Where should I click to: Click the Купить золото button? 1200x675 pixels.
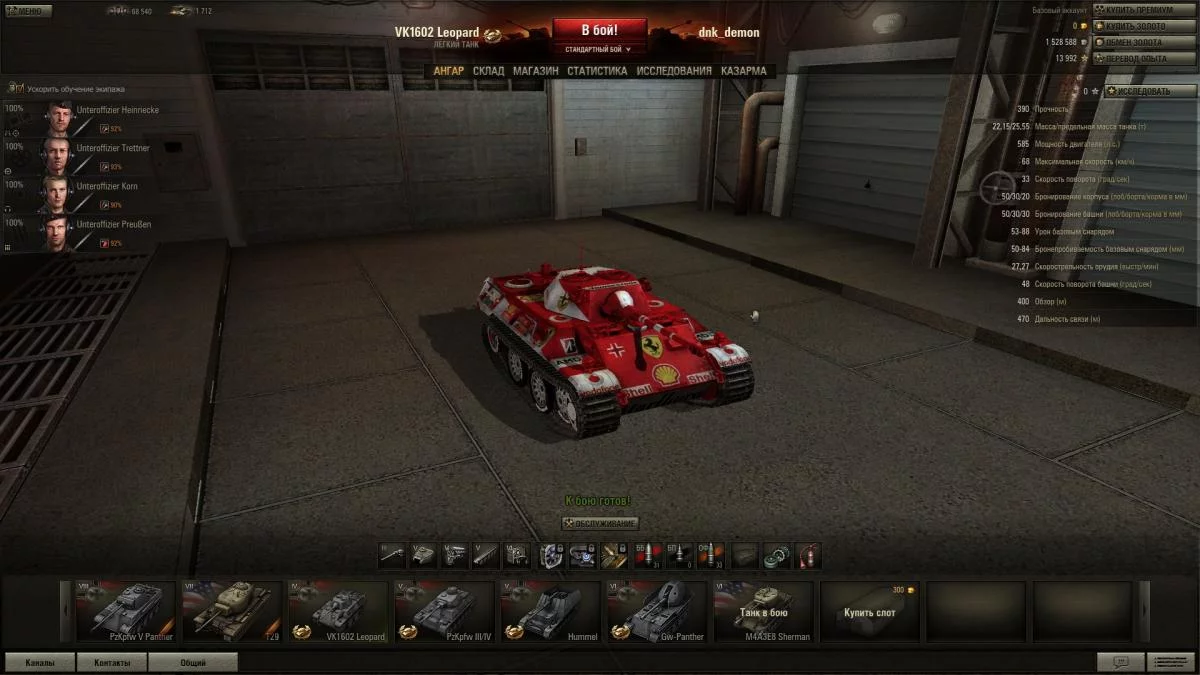coord(1145,26)
